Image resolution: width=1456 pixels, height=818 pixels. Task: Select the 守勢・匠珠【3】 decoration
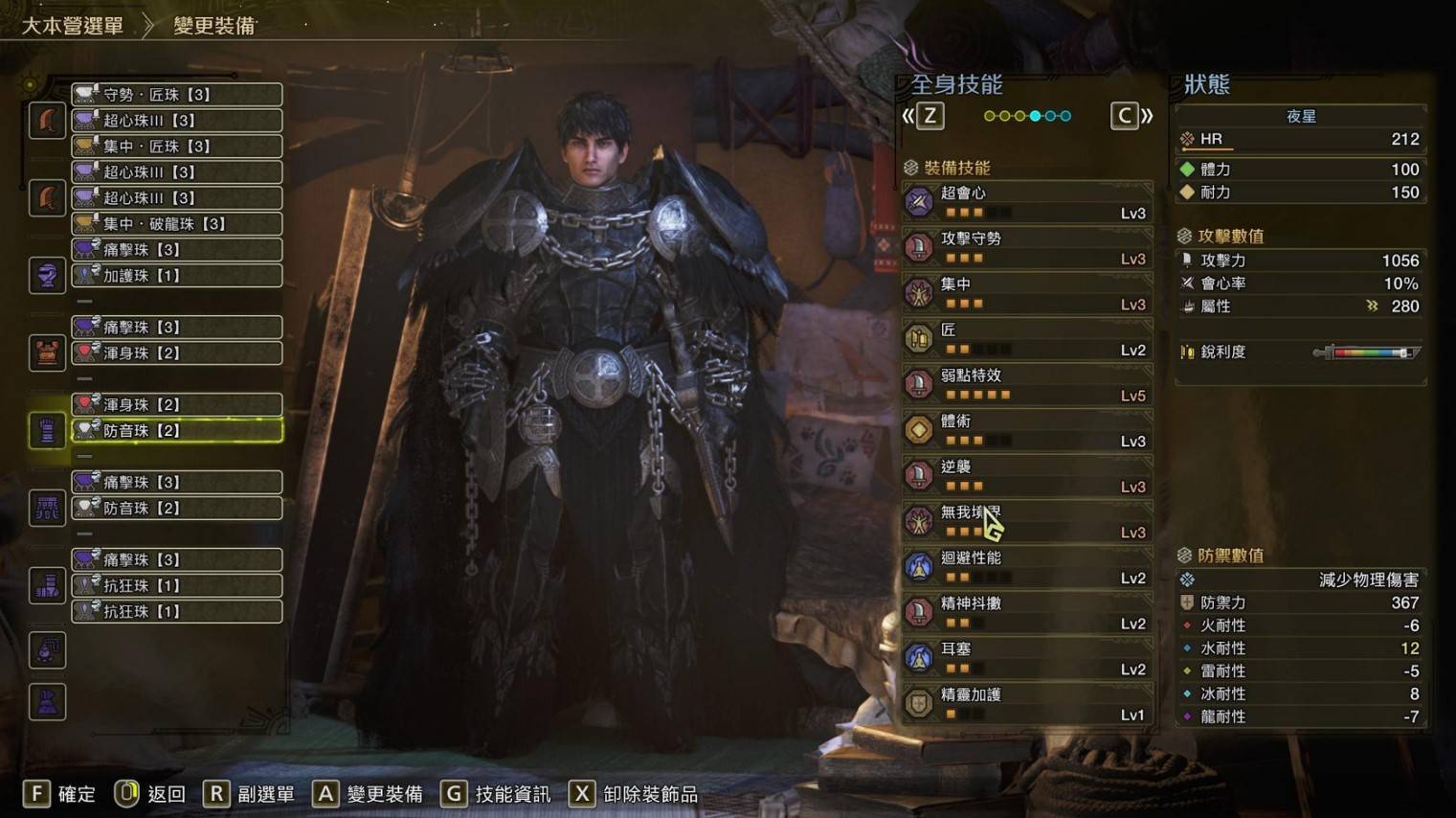pyautogui.click(x=177, y=95)
